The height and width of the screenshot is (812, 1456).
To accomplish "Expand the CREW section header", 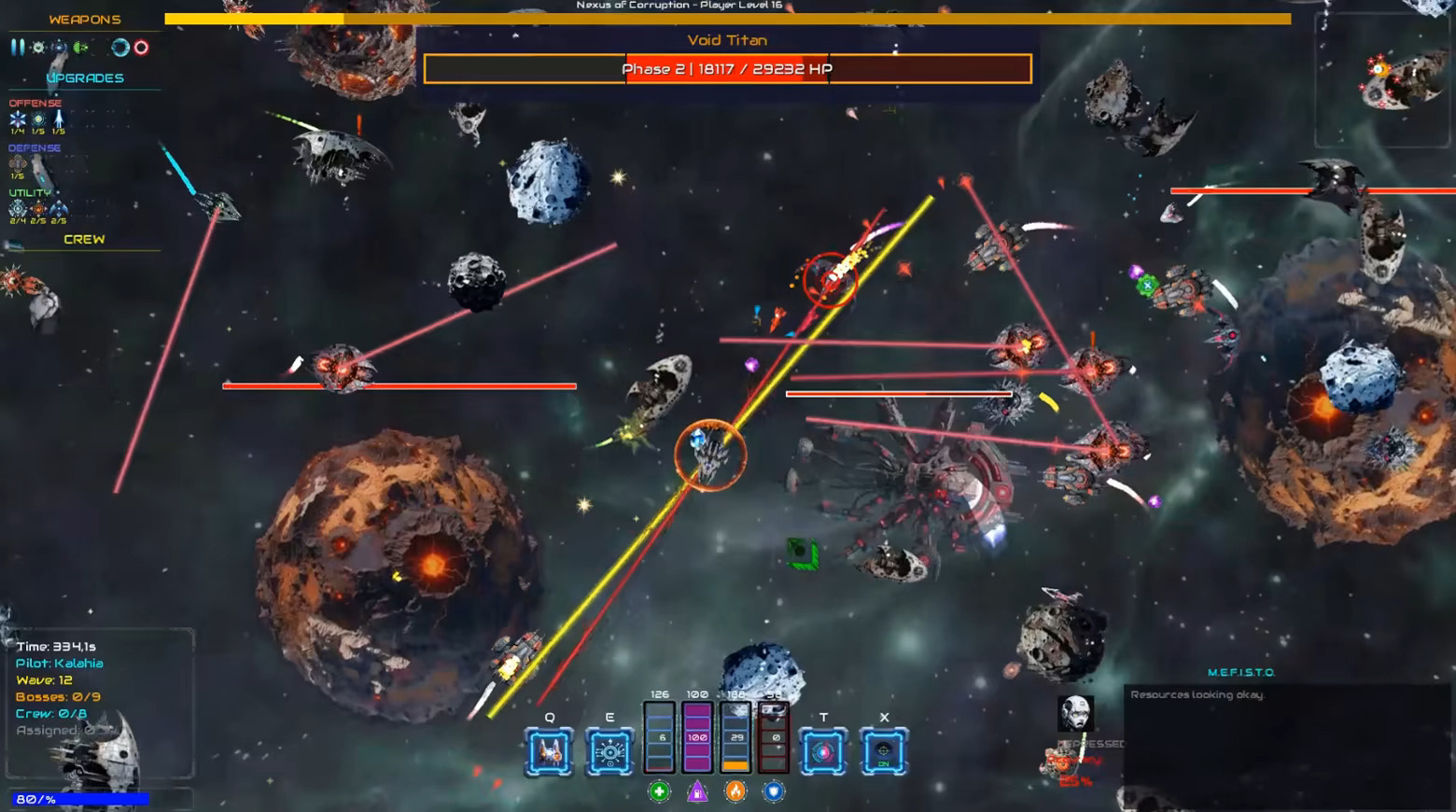I will click(x=85, y=239).
